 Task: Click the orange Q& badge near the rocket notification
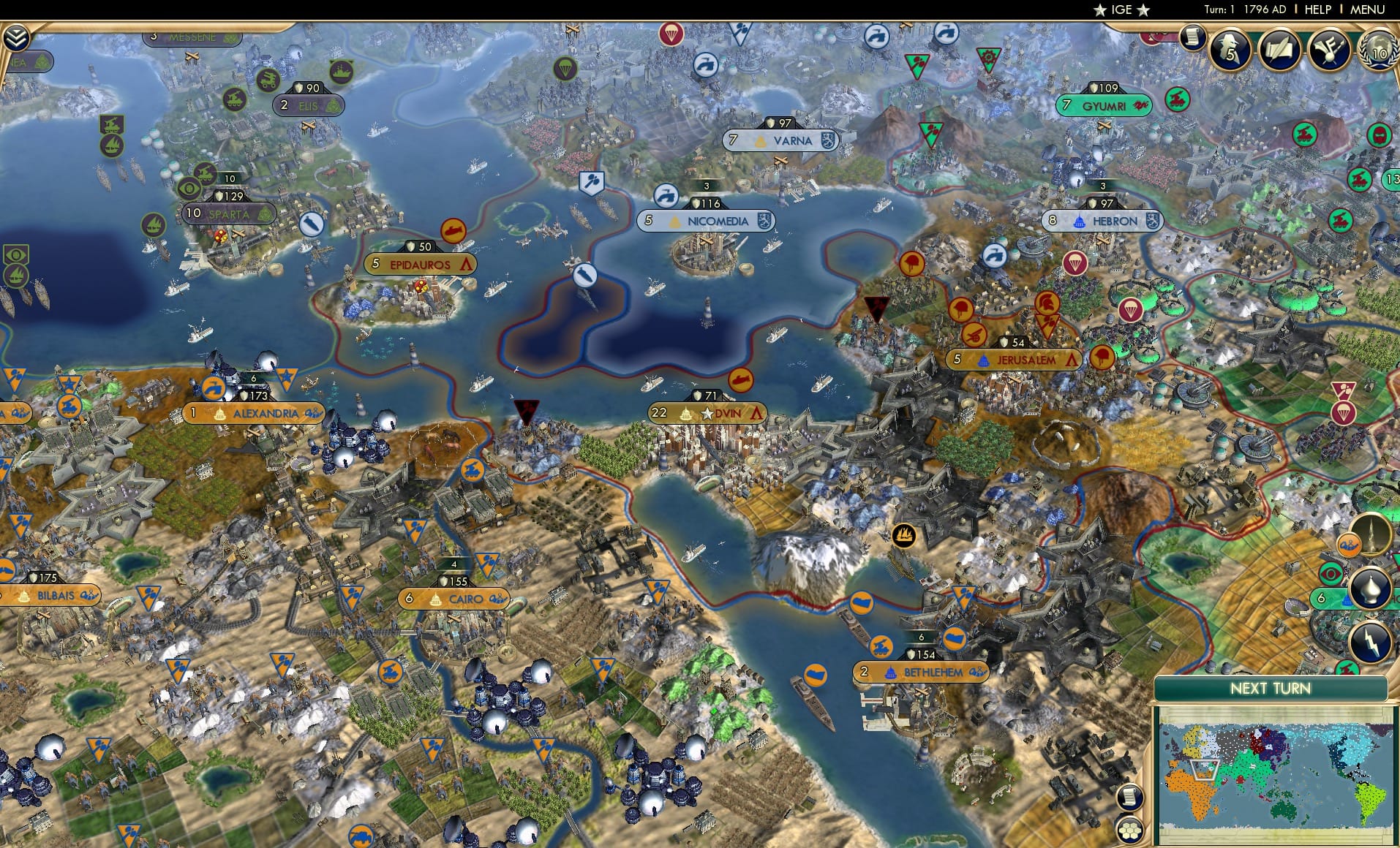pos(1350,544)
